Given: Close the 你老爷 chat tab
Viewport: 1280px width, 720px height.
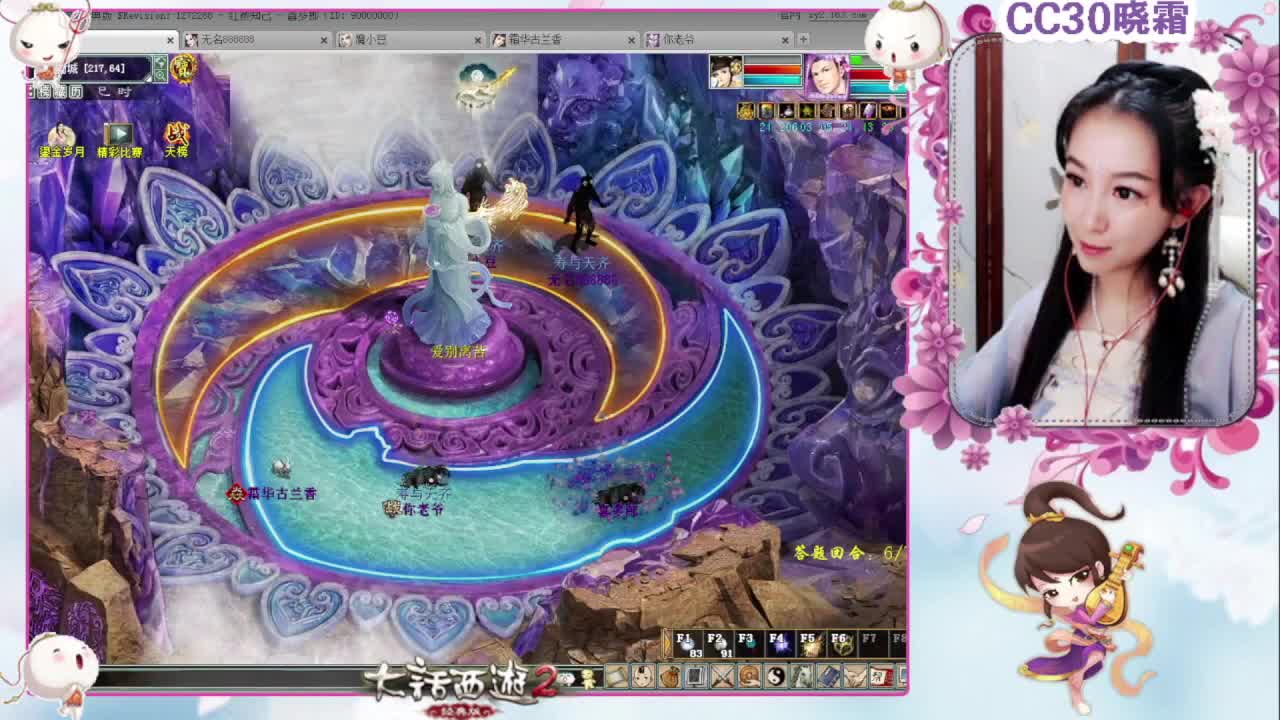Looking at the screenshot, I should tap(785, 40).
